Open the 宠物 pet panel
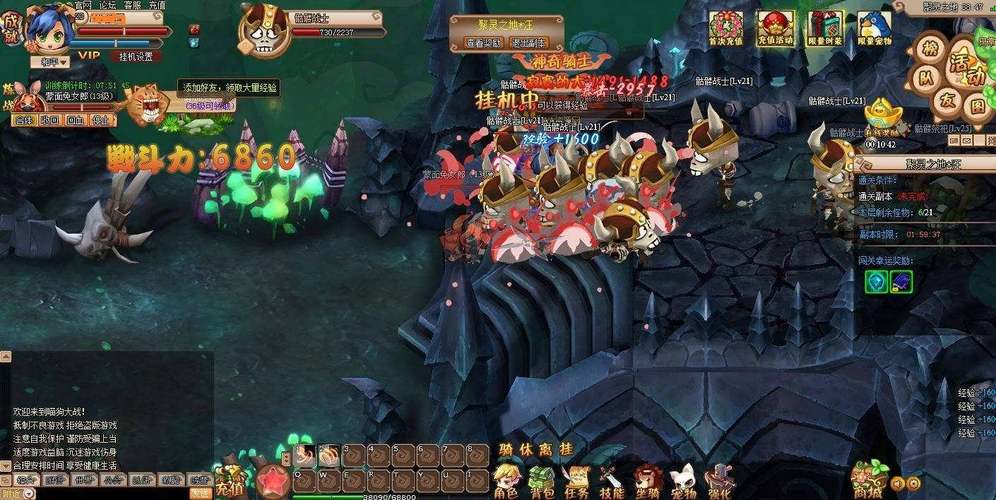996x500 pixels. pos(683,478)
